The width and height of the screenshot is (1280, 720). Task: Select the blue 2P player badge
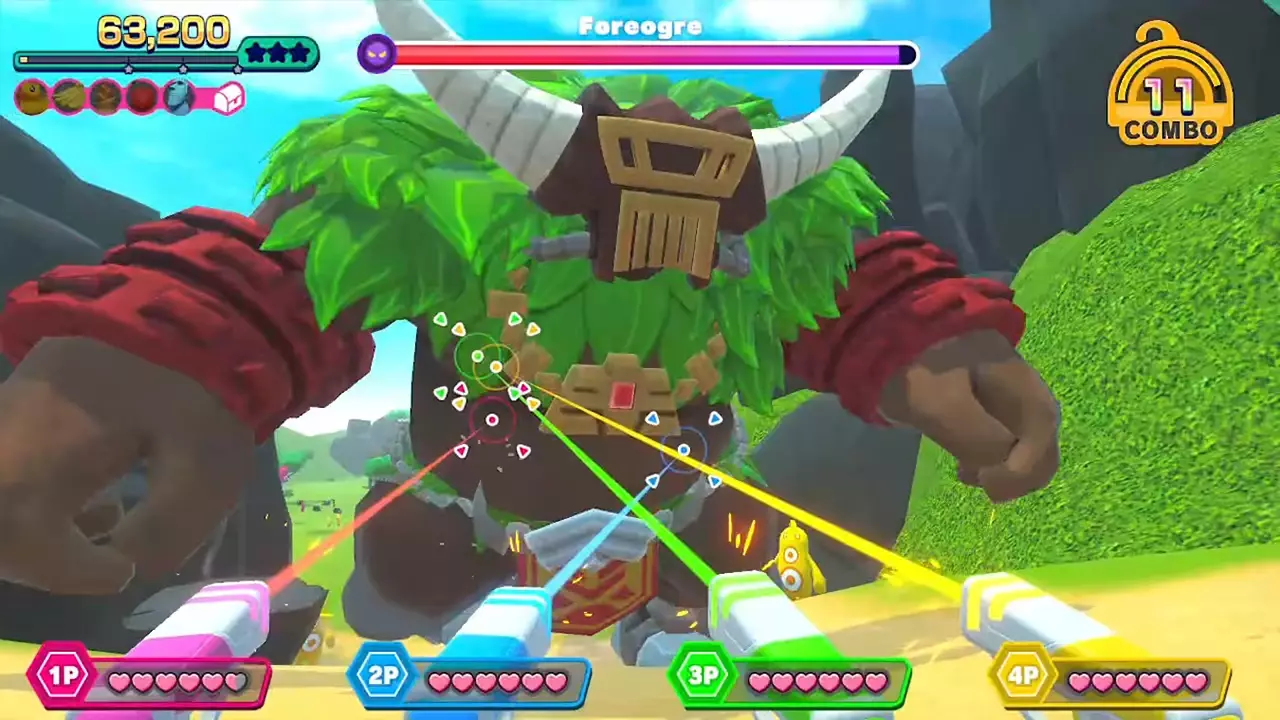coord(382,676)
